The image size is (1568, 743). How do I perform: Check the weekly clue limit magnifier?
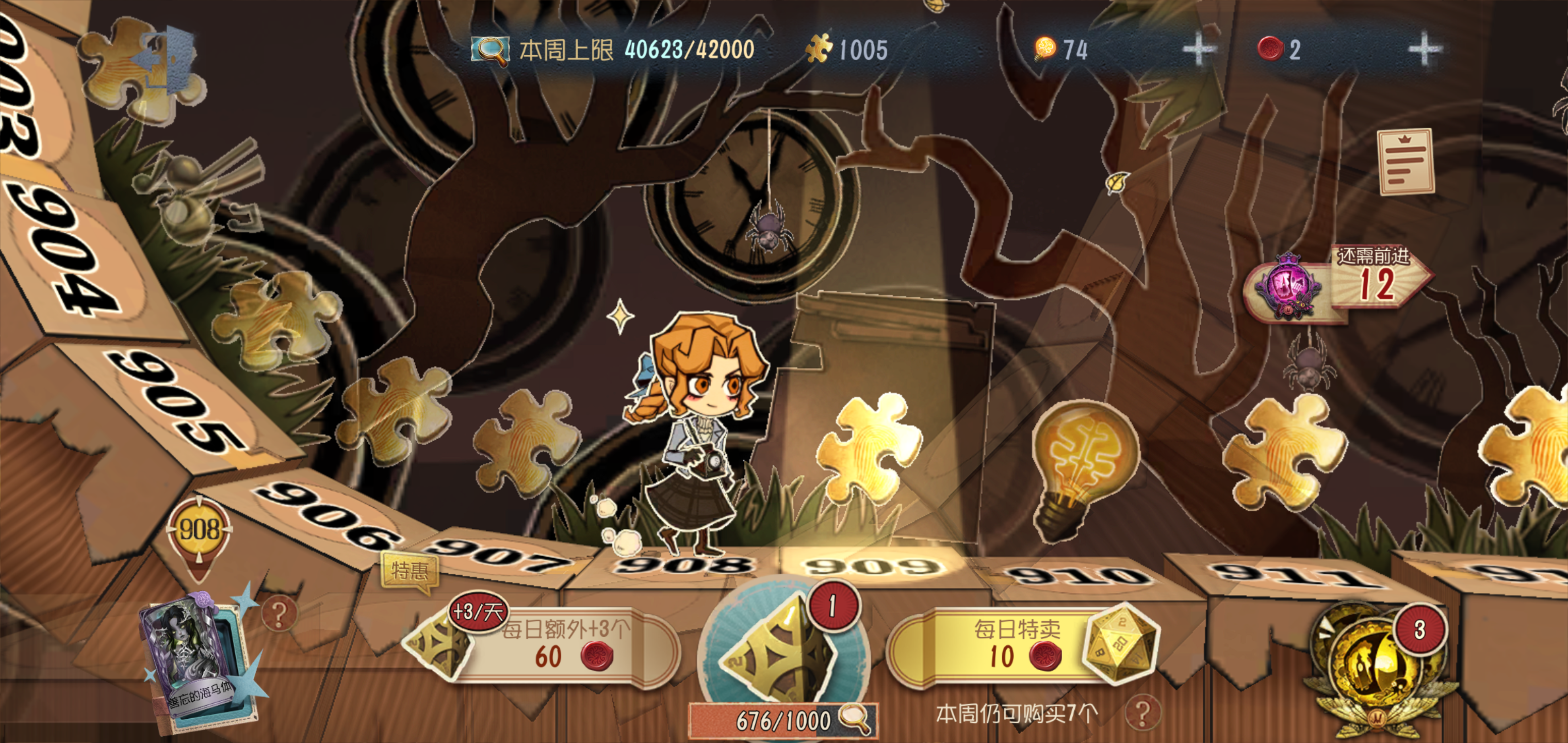pos(490,50)
